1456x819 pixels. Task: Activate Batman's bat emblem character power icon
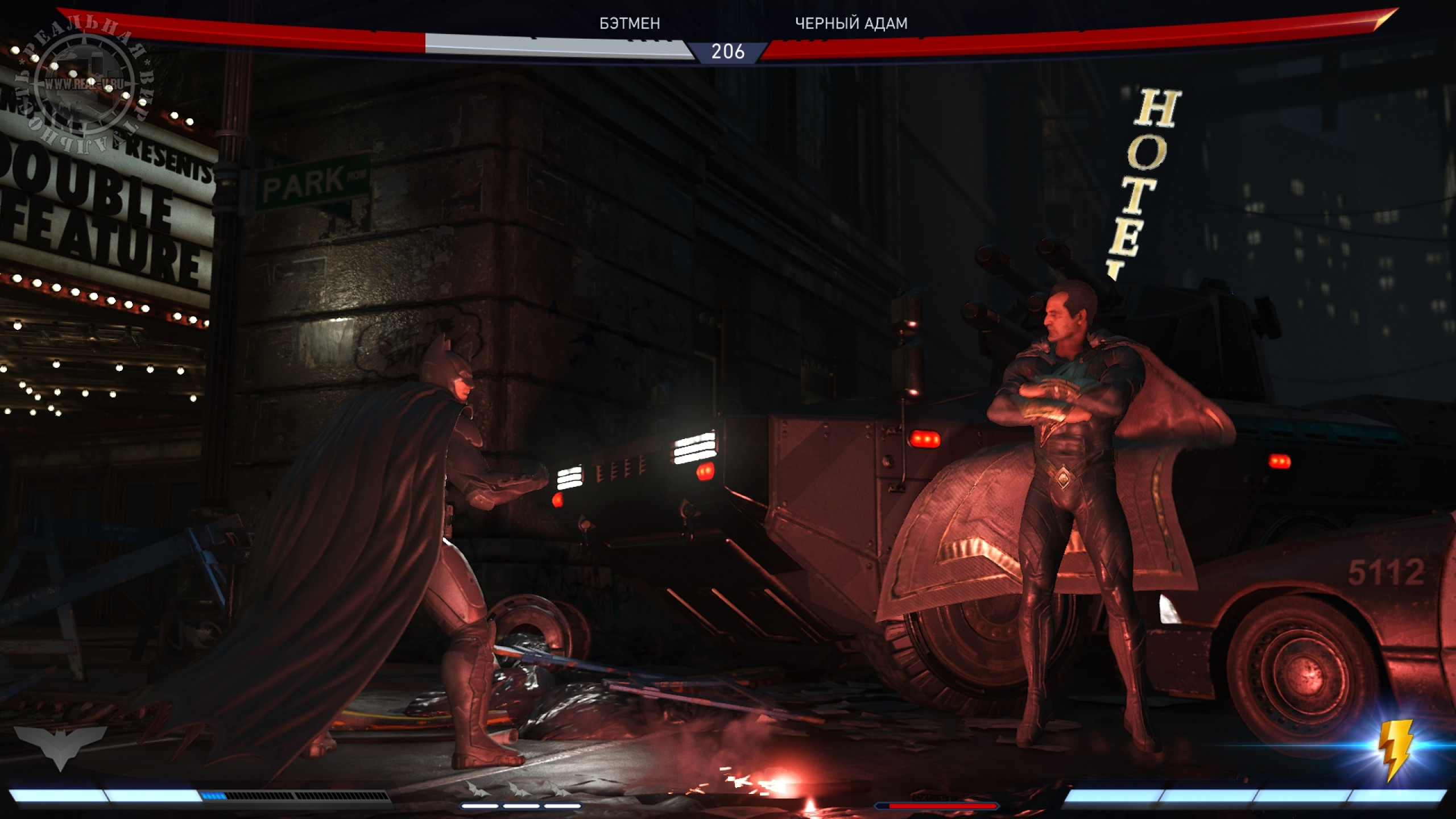point(60,746)
